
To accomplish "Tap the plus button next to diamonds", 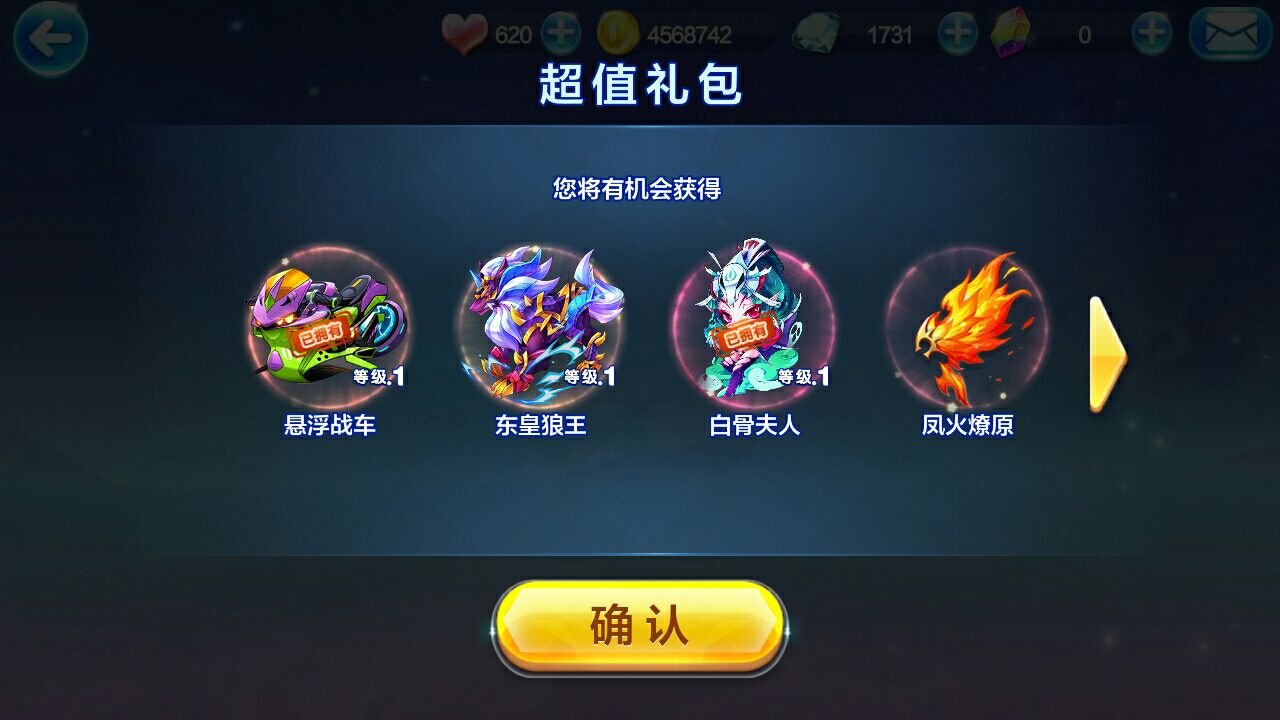I will coord(956,33).
